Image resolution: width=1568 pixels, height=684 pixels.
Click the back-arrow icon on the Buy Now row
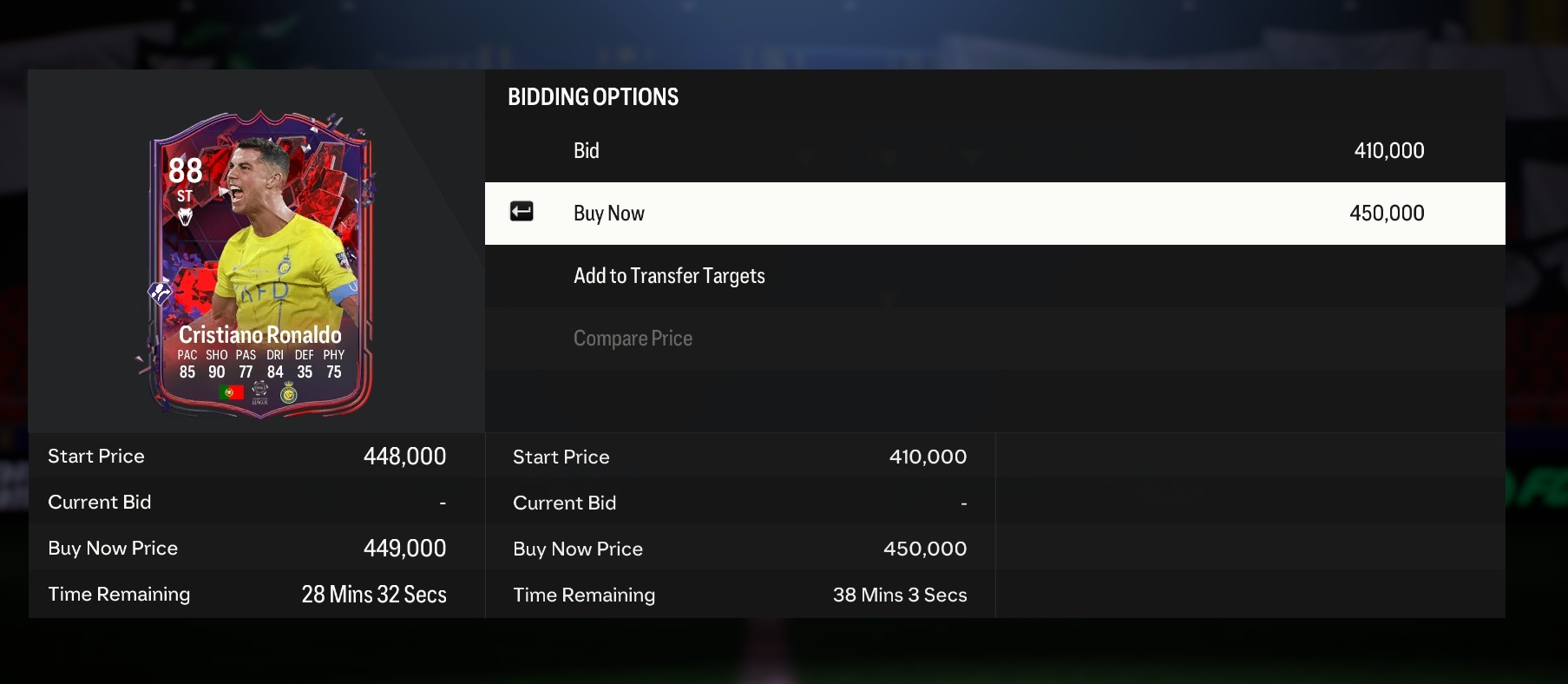[x=522, y=211]
